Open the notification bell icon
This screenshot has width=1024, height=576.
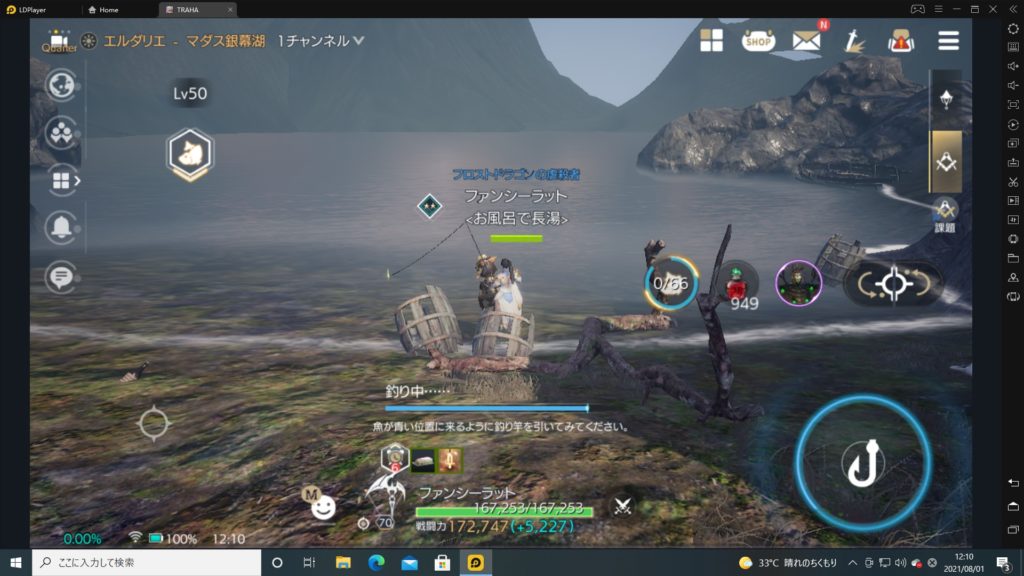(x=61, y=228)
